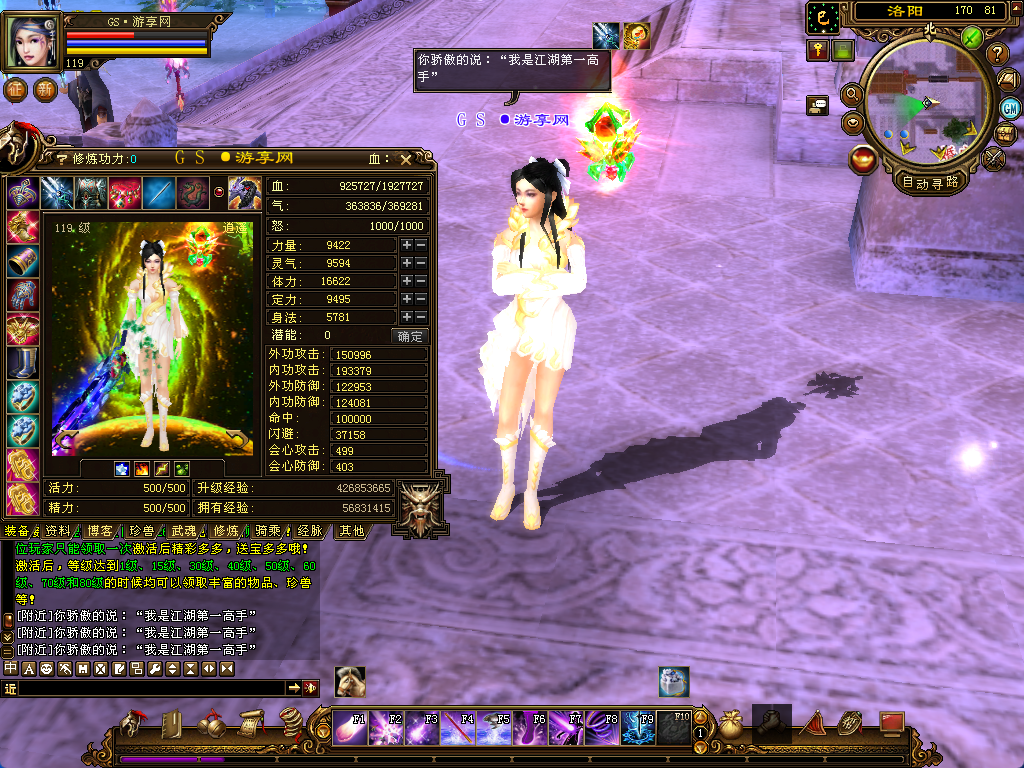Close the character attributes panel
The width and height of the screenshot is (1024, 768).
(405, 158)
